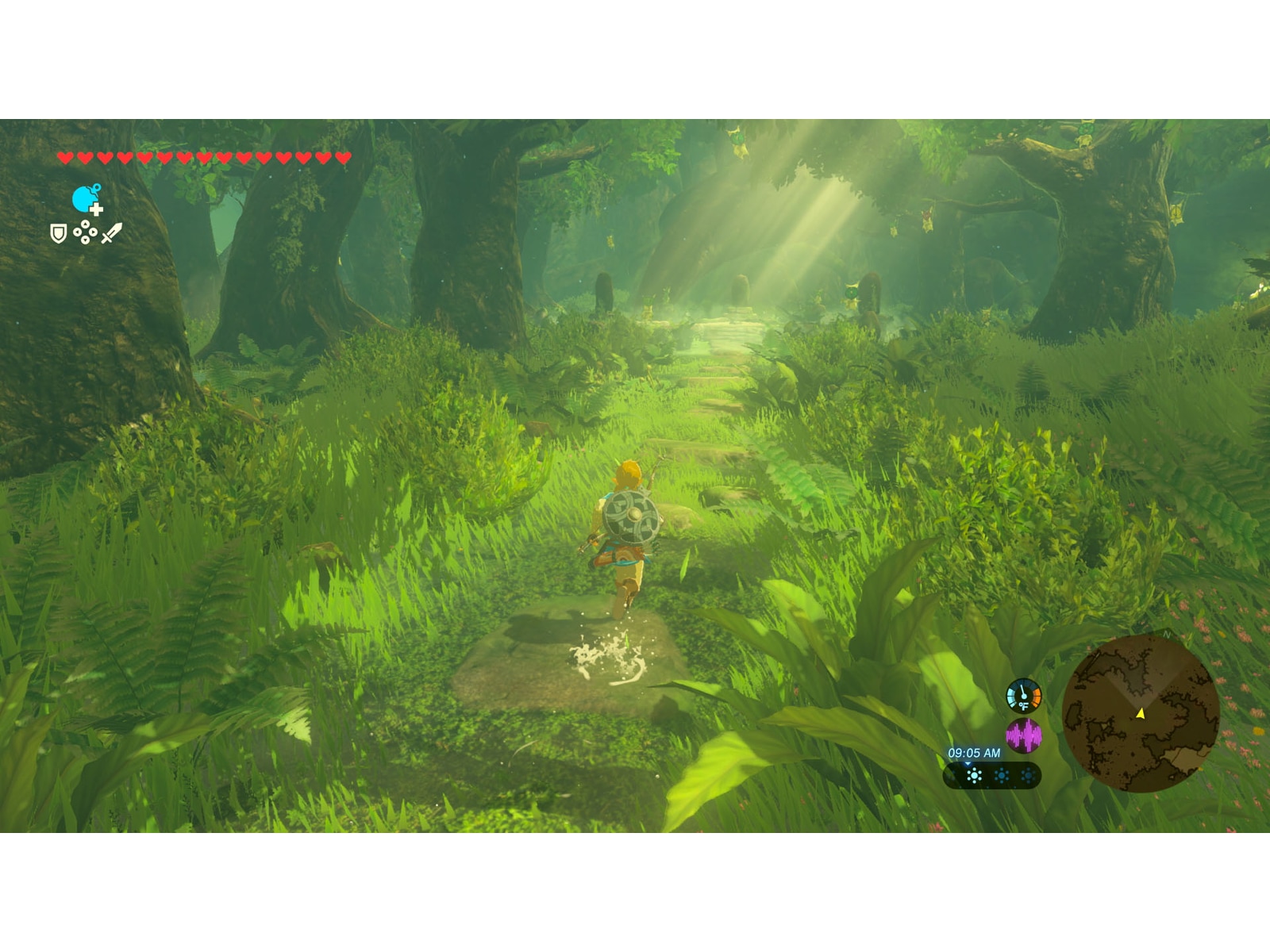The image size is (1270, 952).
Task: Open the temperature gauge indicator
Action: pyautogui.click(x=1023, y=696)
